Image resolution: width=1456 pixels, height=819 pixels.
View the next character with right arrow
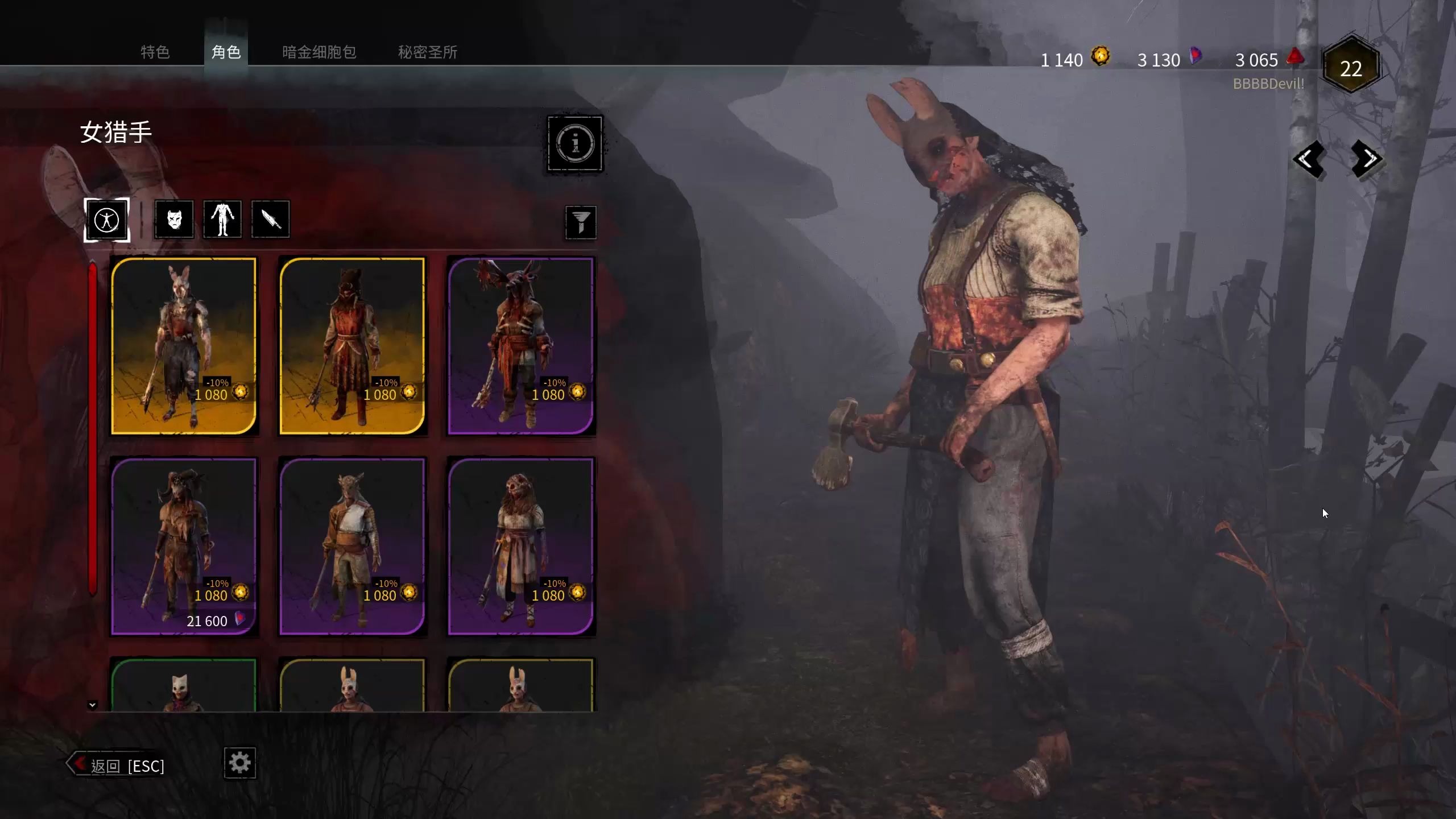coord(1367,159)
